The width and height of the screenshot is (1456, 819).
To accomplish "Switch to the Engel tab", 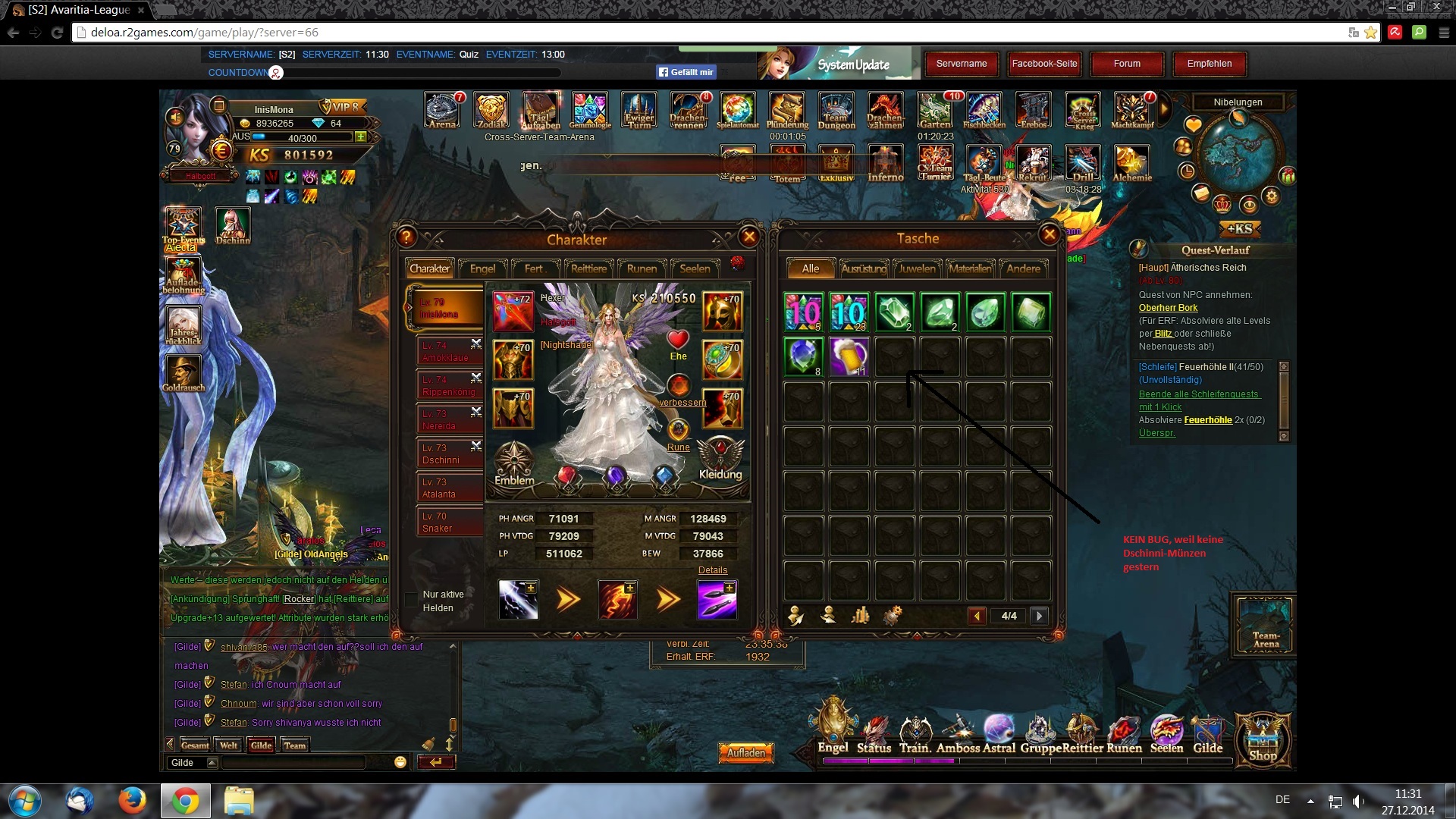I will pos(482,268).
